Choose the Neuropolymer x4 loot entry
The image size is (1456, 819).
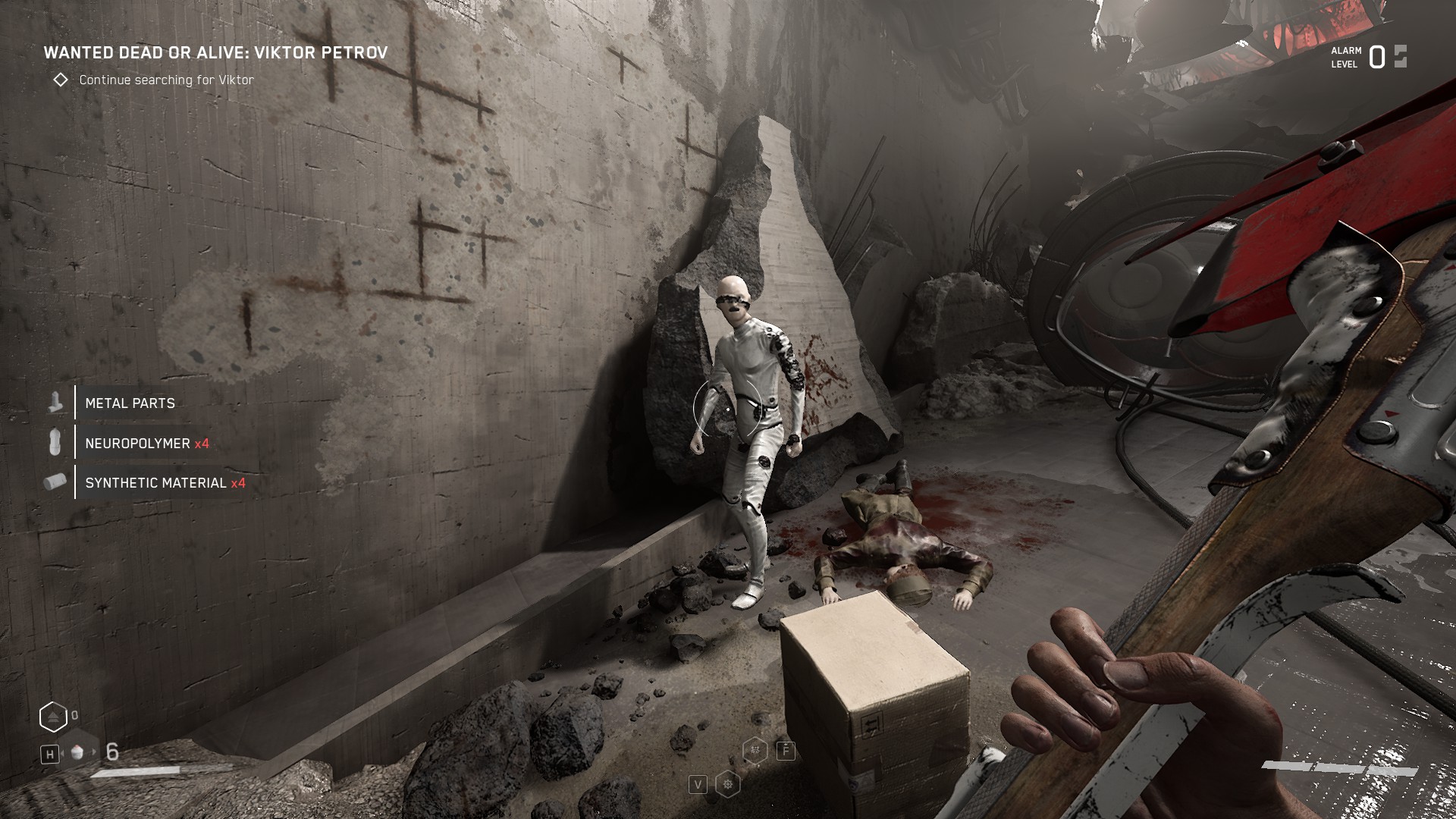tap(146, 444)
